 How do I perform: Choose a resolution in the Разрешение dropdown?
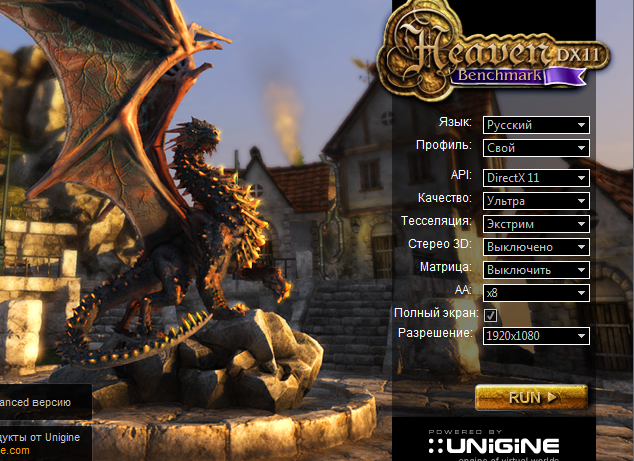(536, 336)
